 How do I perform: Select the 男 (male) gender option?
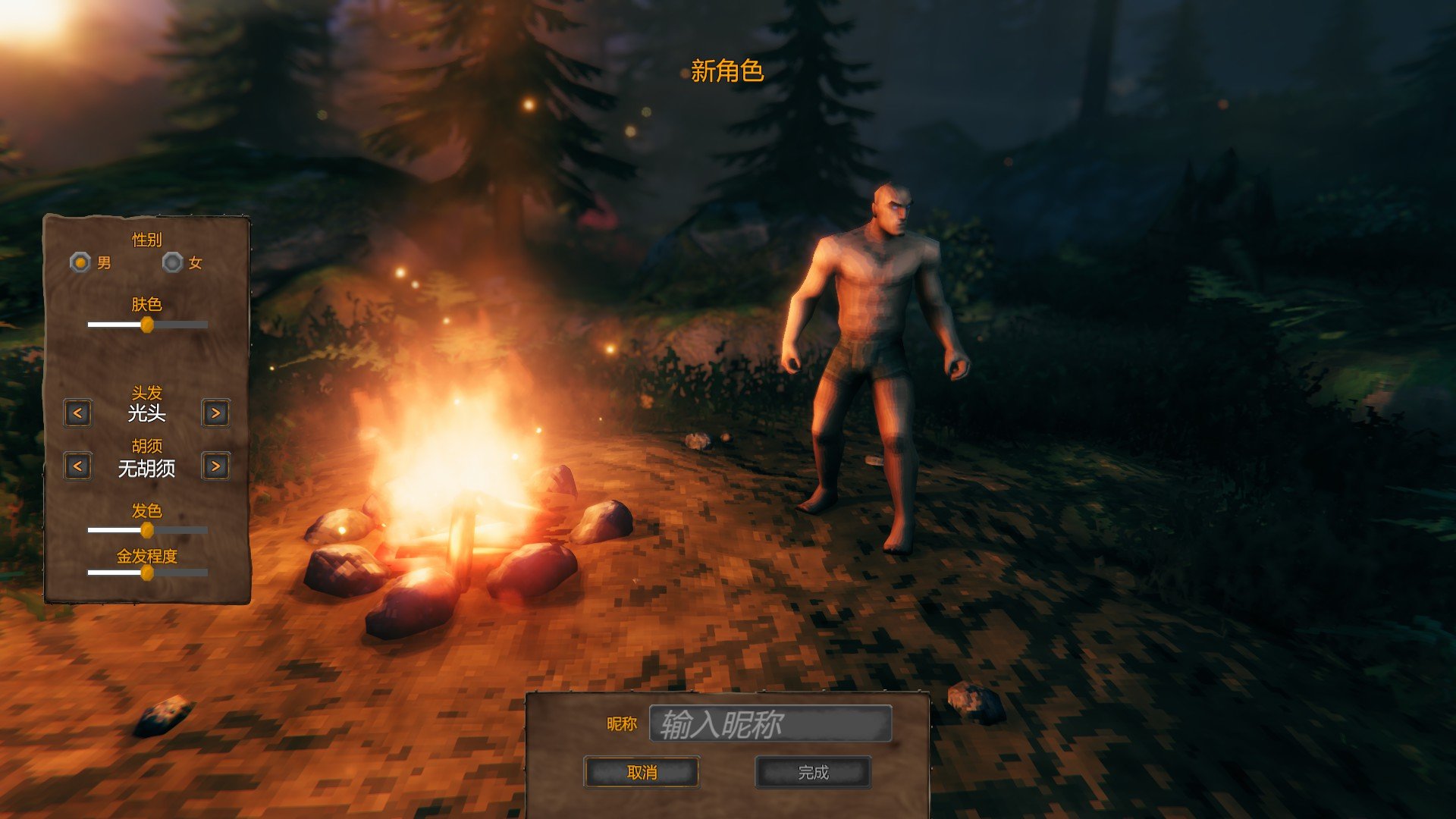[x=80, y=262]
